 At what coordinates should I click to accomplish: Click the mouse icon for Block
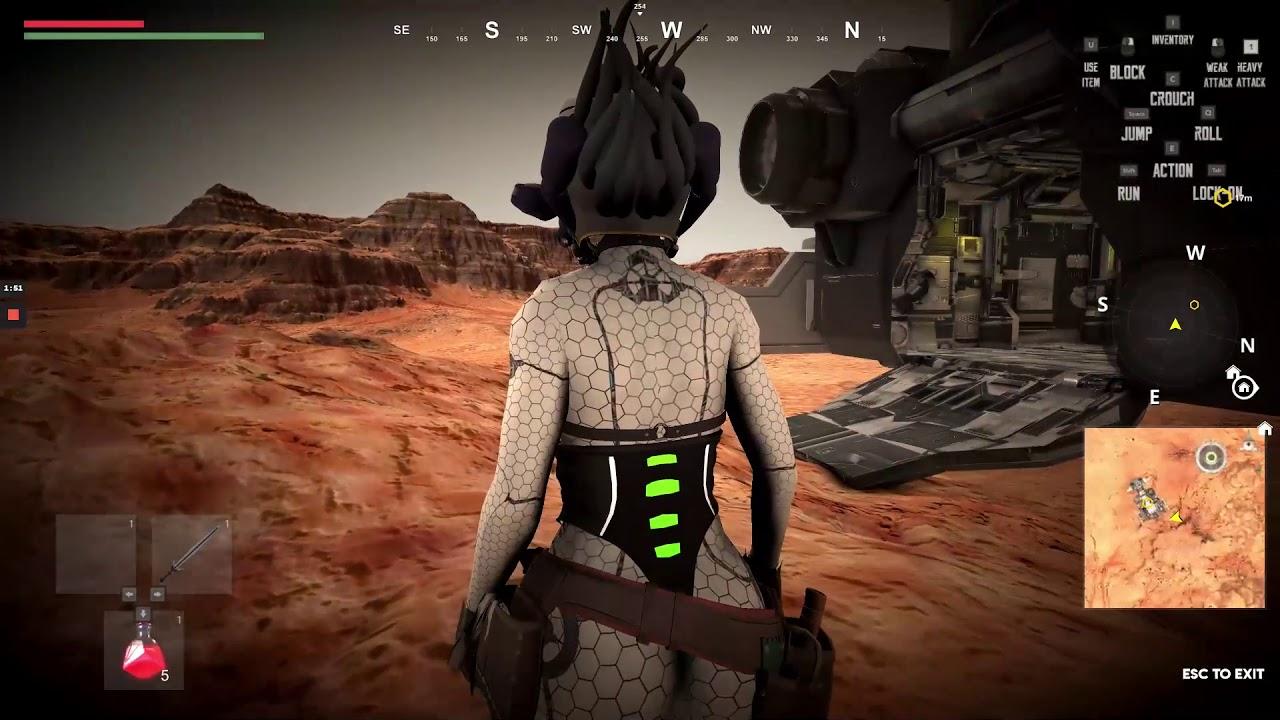(1127, 43)
